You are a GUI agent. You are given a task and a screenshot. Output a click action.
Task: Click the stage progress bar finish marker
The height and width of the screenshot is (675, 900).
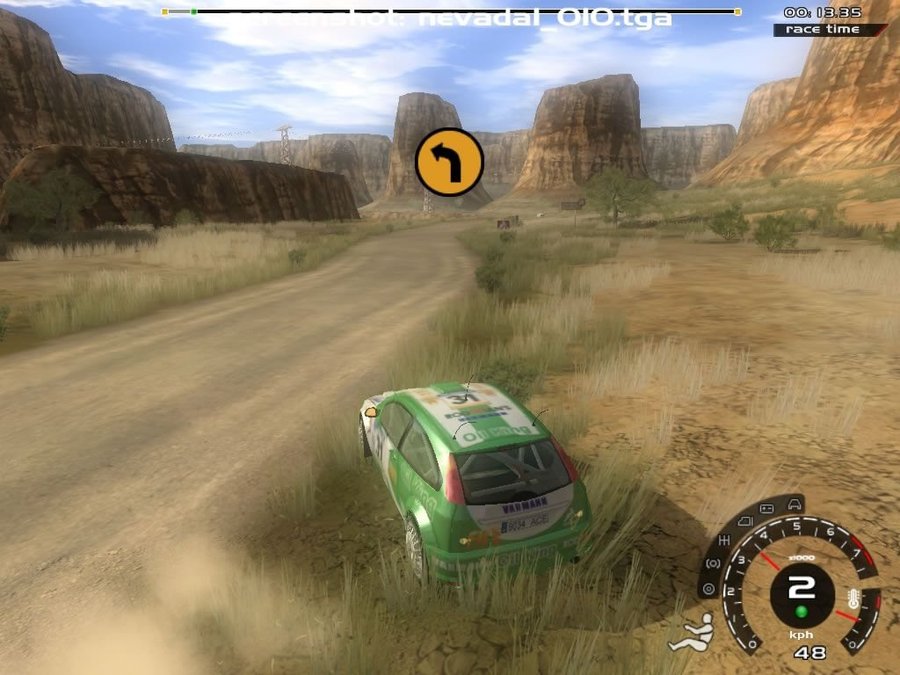click(738, 12)
